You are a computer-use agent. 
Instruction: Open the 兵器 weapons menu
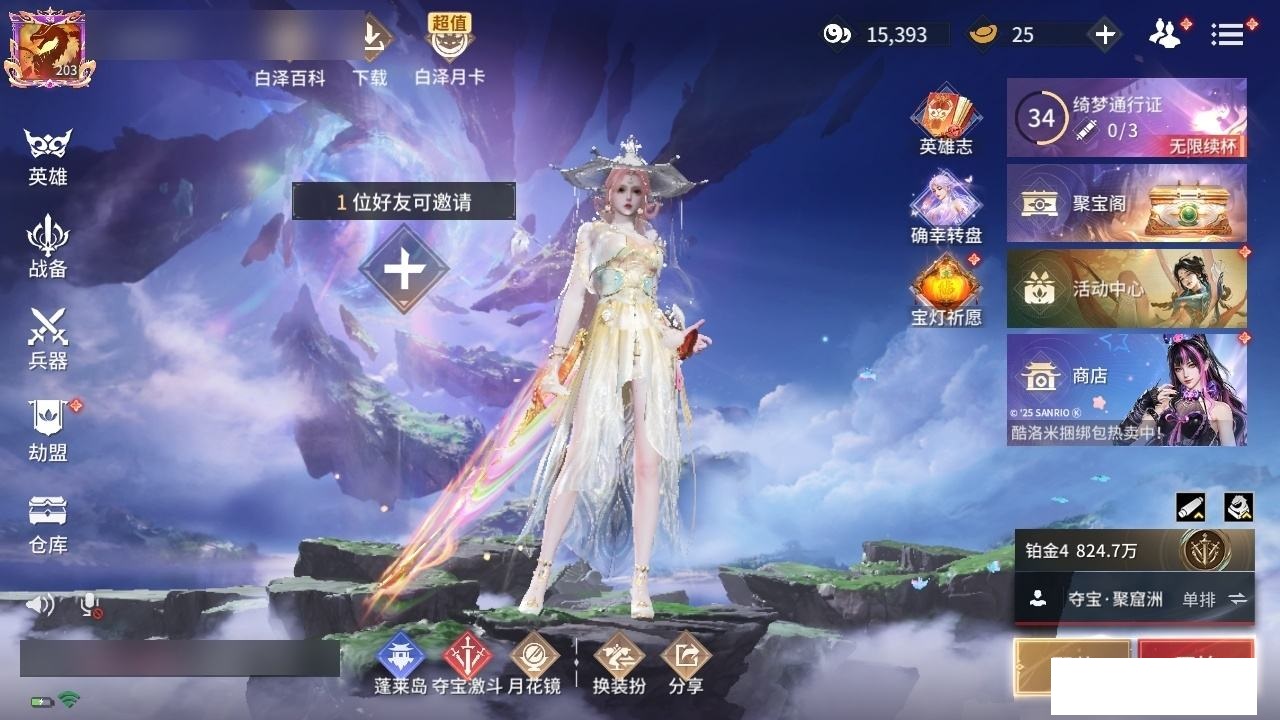[48, 338]
